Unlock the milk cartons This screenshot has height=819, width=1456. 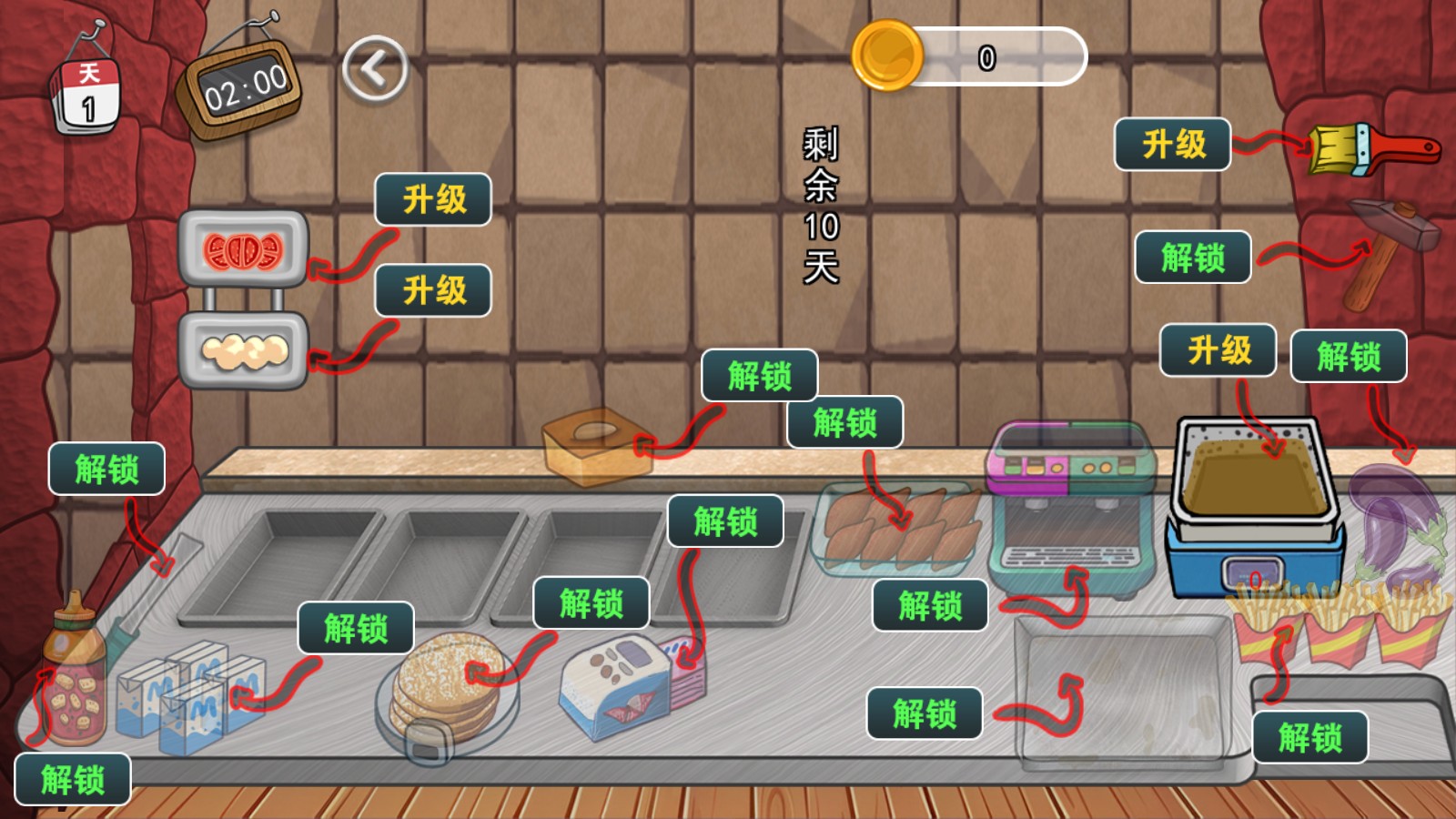356,628
